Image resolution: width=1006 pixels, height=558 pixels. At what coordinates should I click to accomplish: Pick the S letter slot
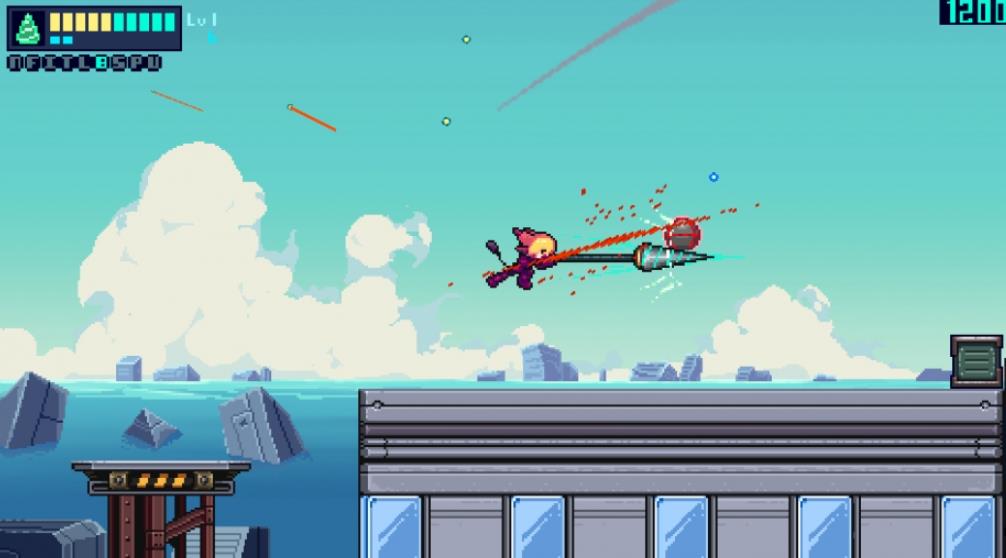pyautogui.click(x=118, y=63)
